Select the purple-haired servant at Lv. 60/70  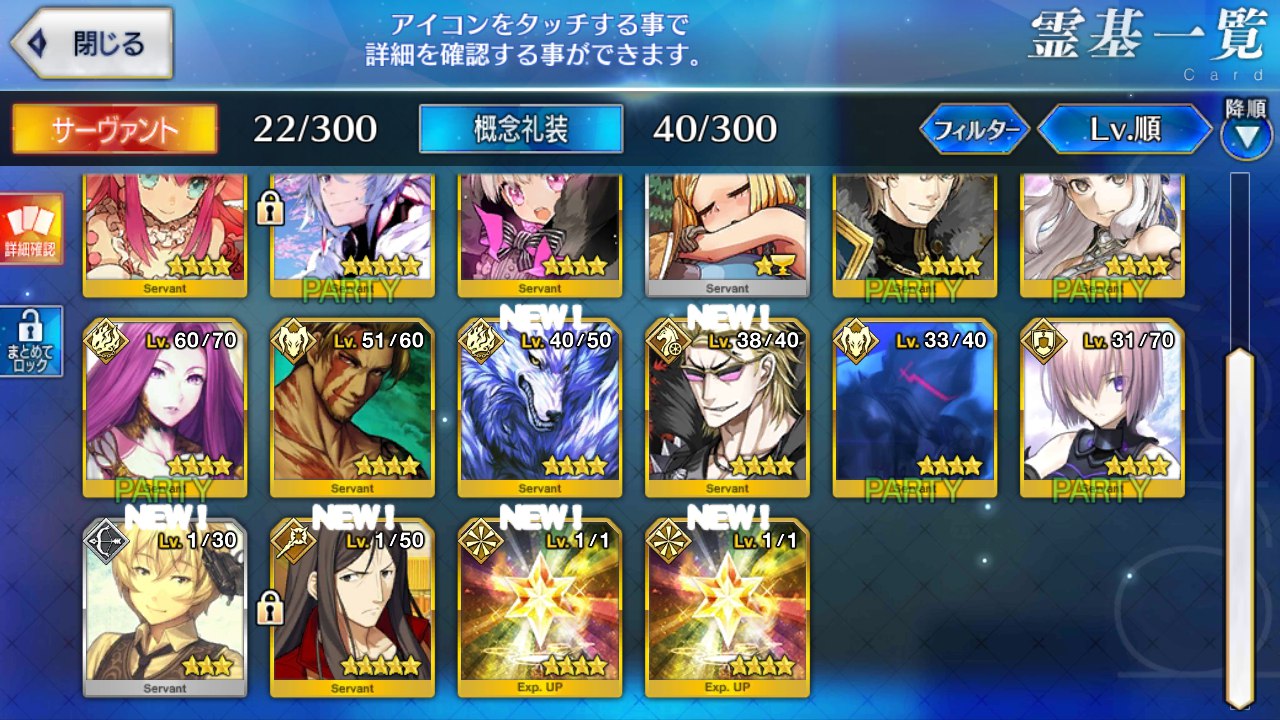[x=165, y=408]
